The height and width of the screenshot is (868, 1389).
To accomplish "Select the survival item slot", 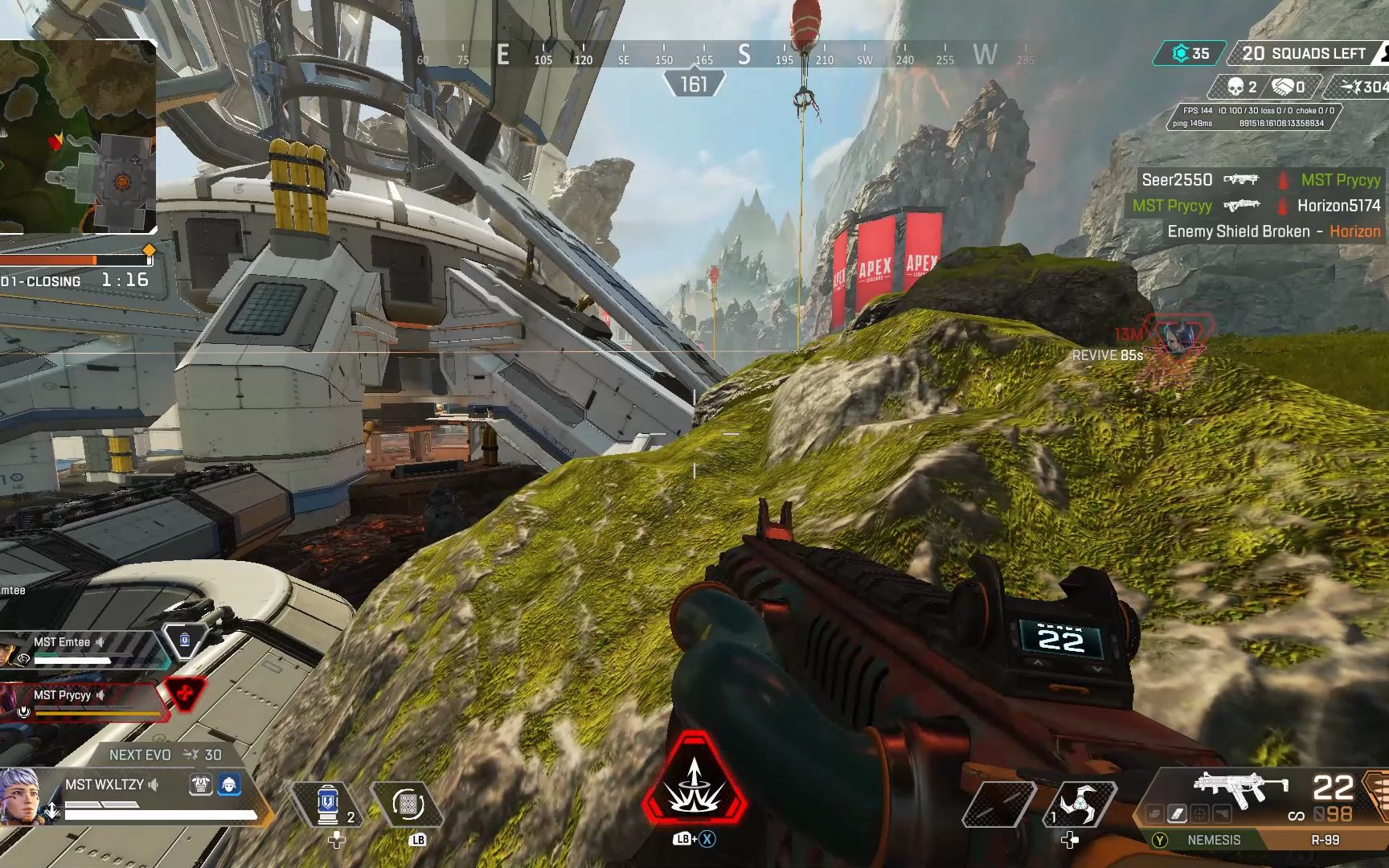I will [x=408, y=804].
